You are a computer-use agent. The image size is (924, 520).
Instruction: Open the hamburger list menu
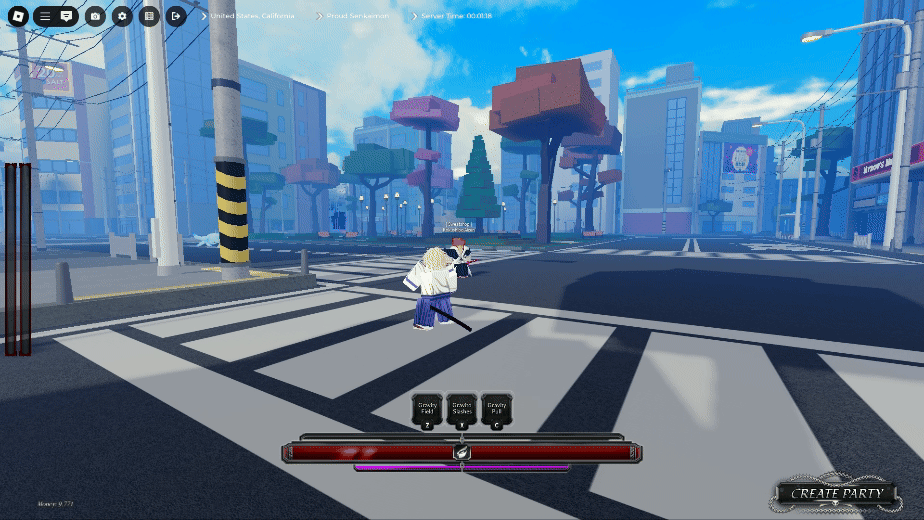[x=45, y=16]
